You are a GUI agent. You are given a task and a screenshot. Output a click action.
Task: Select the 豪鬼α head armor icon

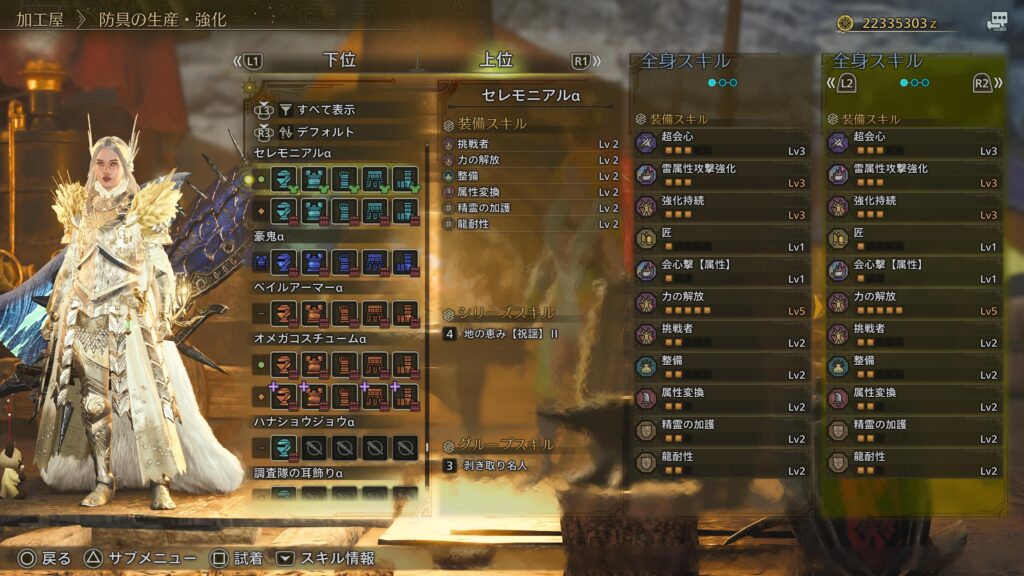(283, 263)
